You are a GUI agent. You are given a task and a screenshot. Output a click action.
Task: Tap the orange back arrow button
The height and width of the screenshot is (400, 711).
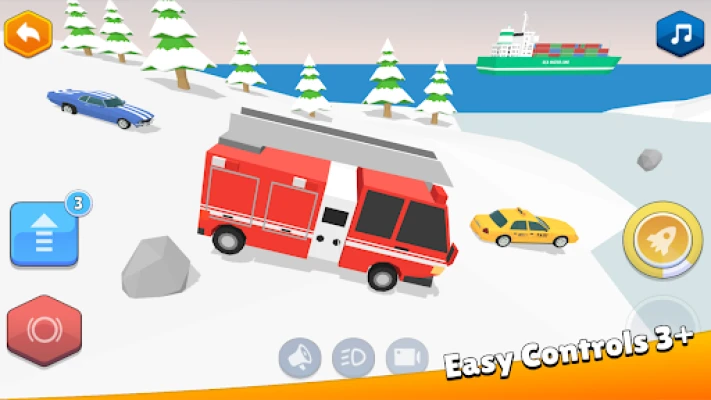pyautogui.click(x=28, y=34)
